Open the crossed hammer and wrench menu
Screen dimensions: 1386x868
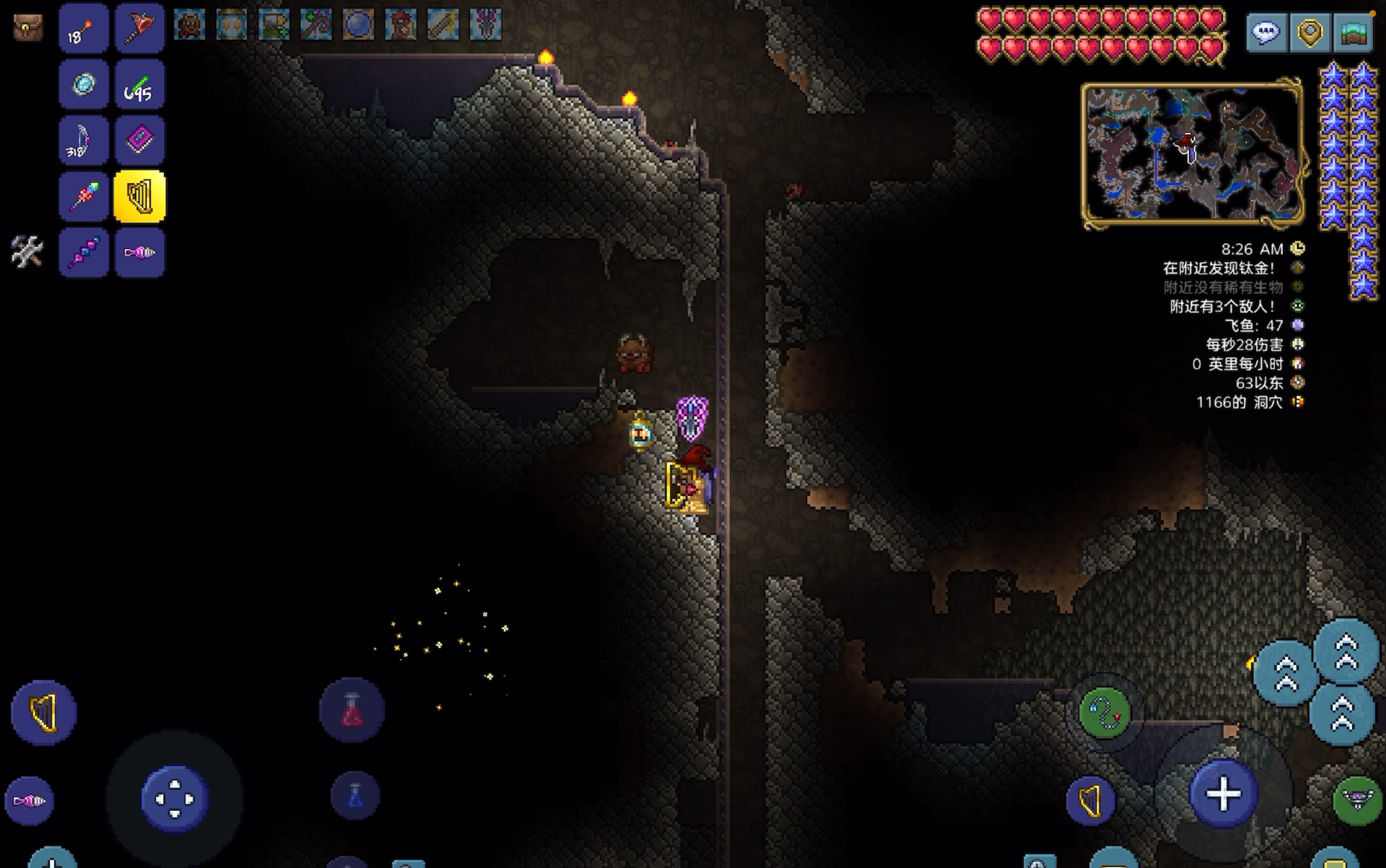pos(27,251)
